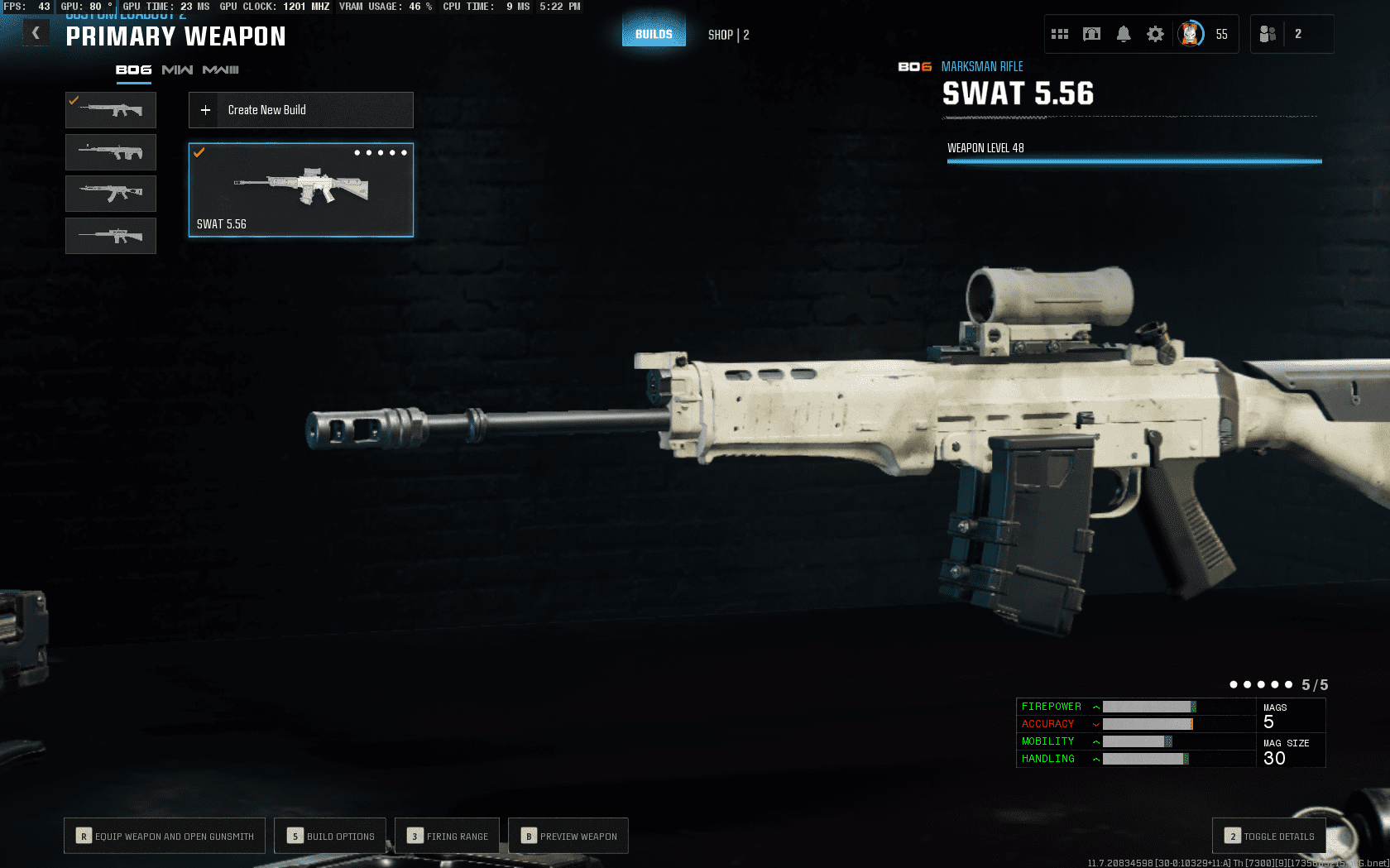Screen dimensions: 1390x868
Task: Switch to the Builds tab
Action: click(x=654, y=34)
